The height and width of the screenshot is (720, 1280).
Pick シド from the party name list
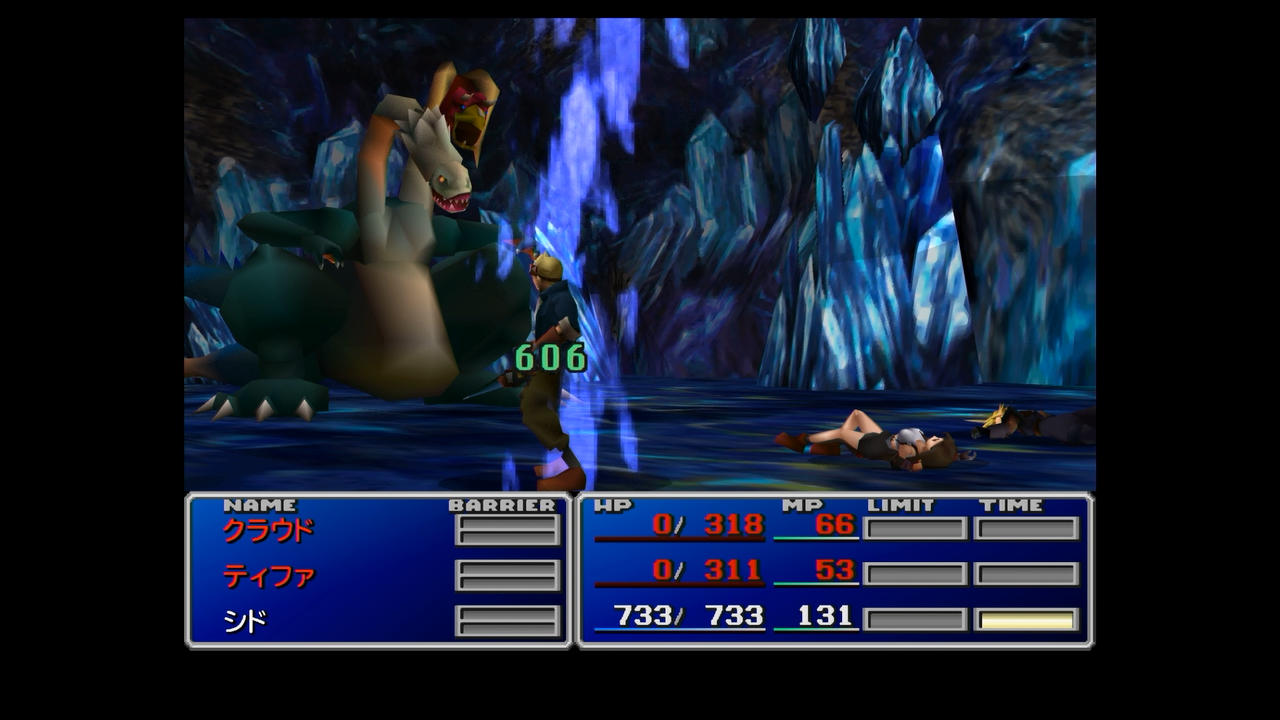click(244, 622)
